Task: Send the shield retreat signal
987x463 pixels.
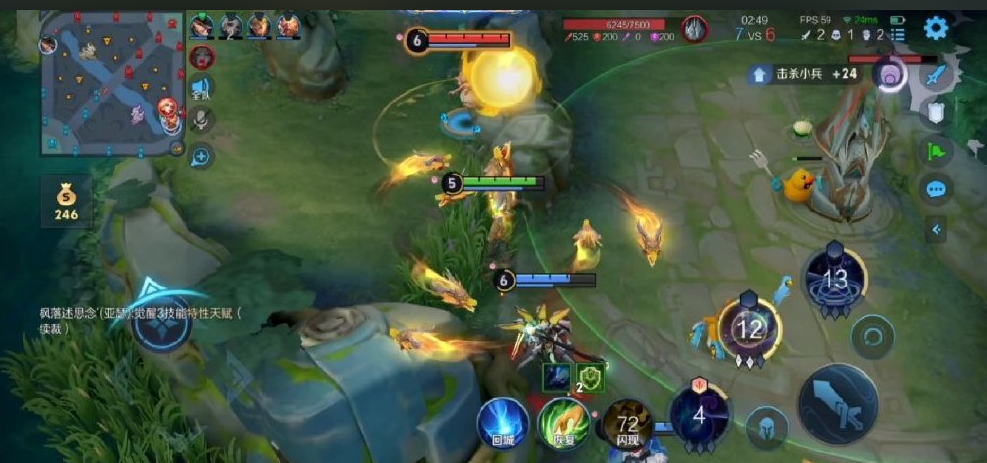Action: coord(935,112)
